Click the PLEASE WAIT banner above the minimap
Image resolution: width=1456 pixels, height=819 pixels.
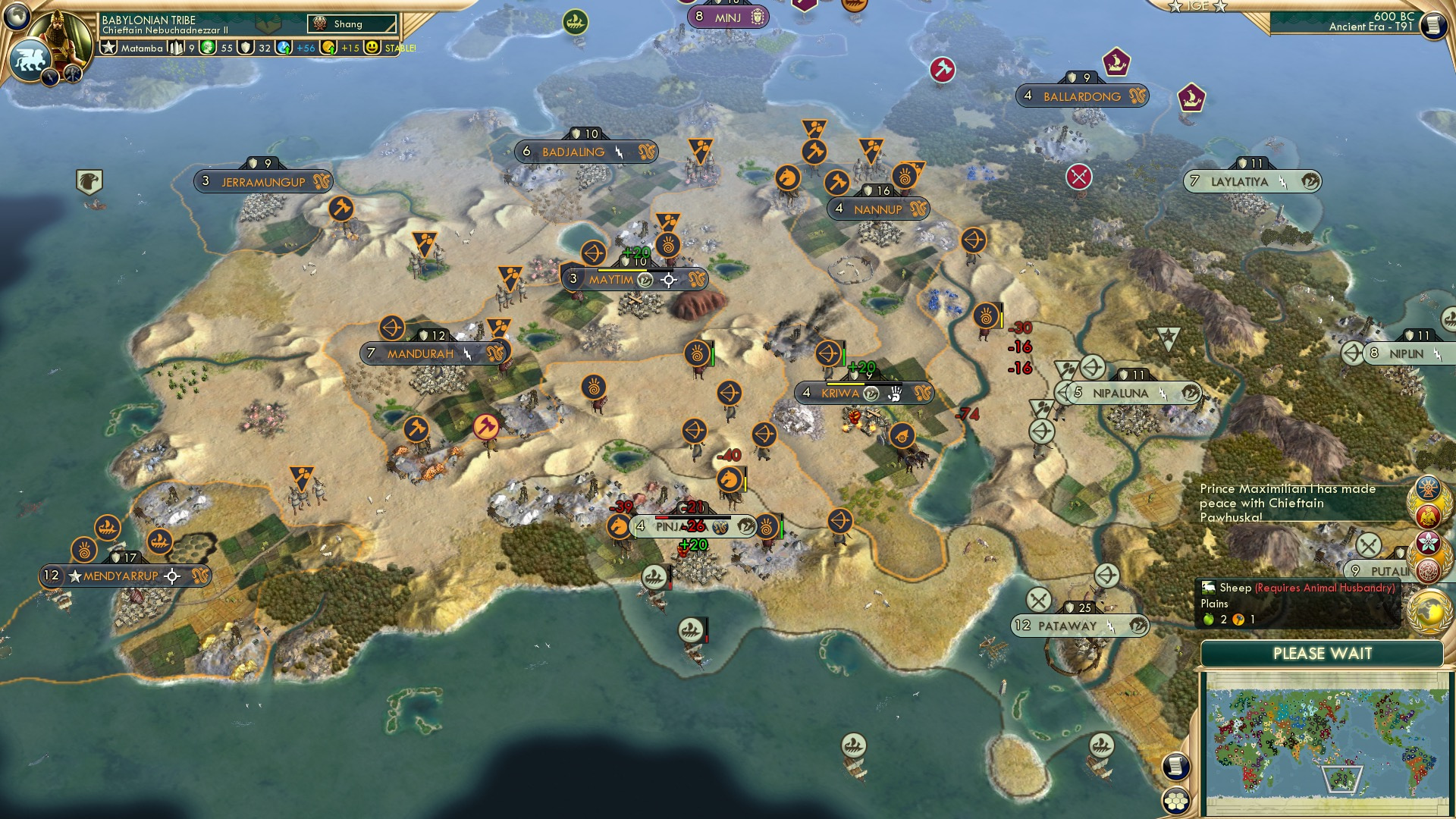pyautogui.click(x=1324, y=653)
